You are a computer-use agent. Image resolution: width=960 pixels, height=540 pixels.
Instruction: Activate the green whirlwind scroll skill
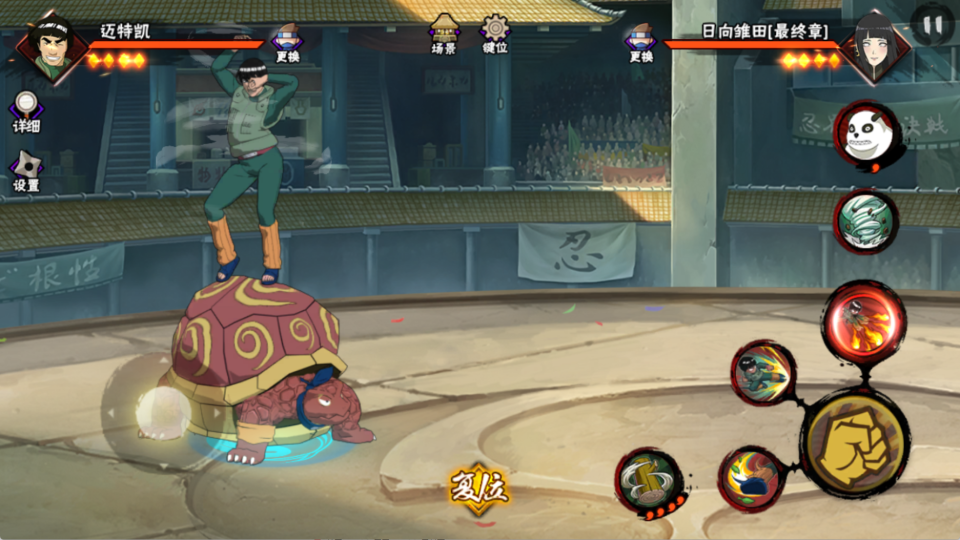click(x=866, y=221)
